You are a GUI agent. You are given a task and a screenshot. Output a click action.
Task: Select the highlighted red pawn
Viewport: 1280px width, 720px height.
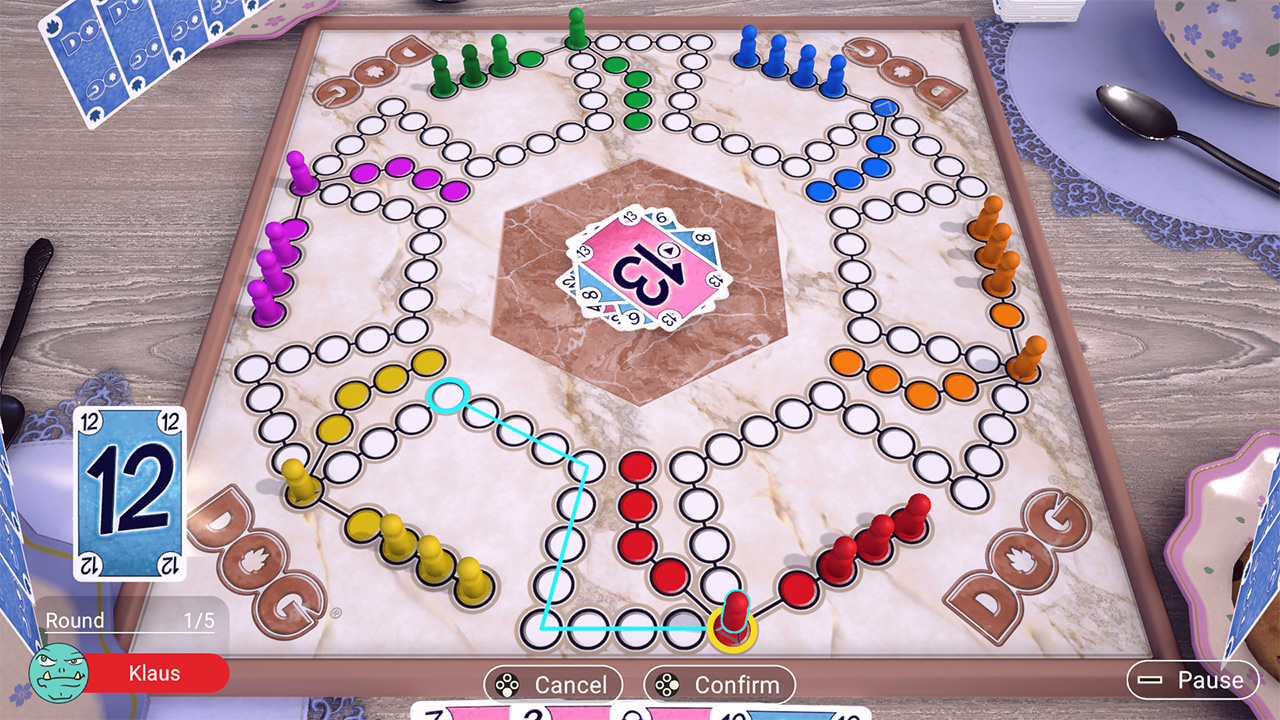point(737,610)
